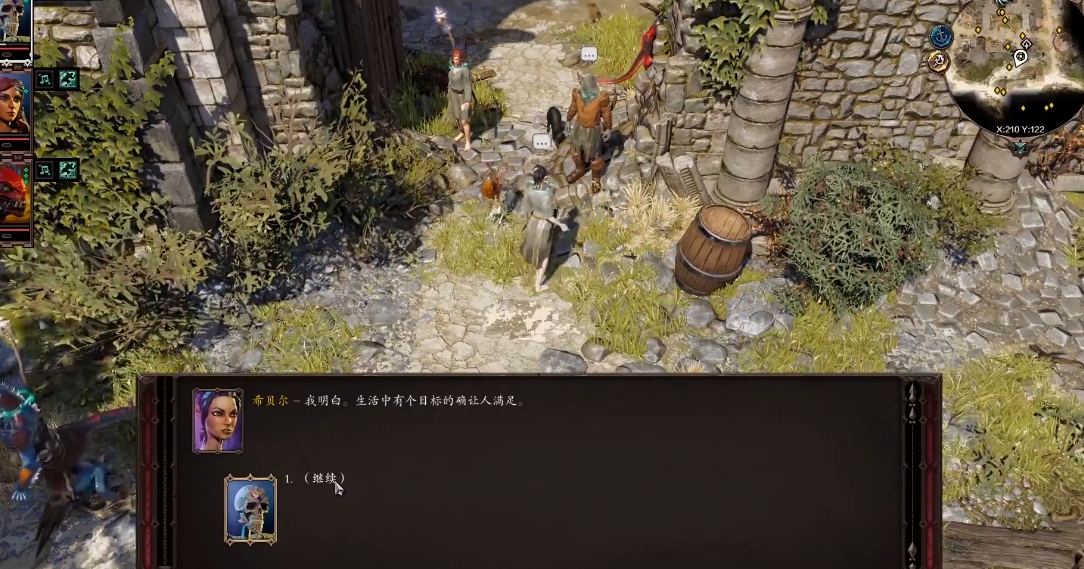Viewport: 1084px width, 569px height.
Task: Click Sebille's purple portrait in dialogue
Action: tap(217, 420)
